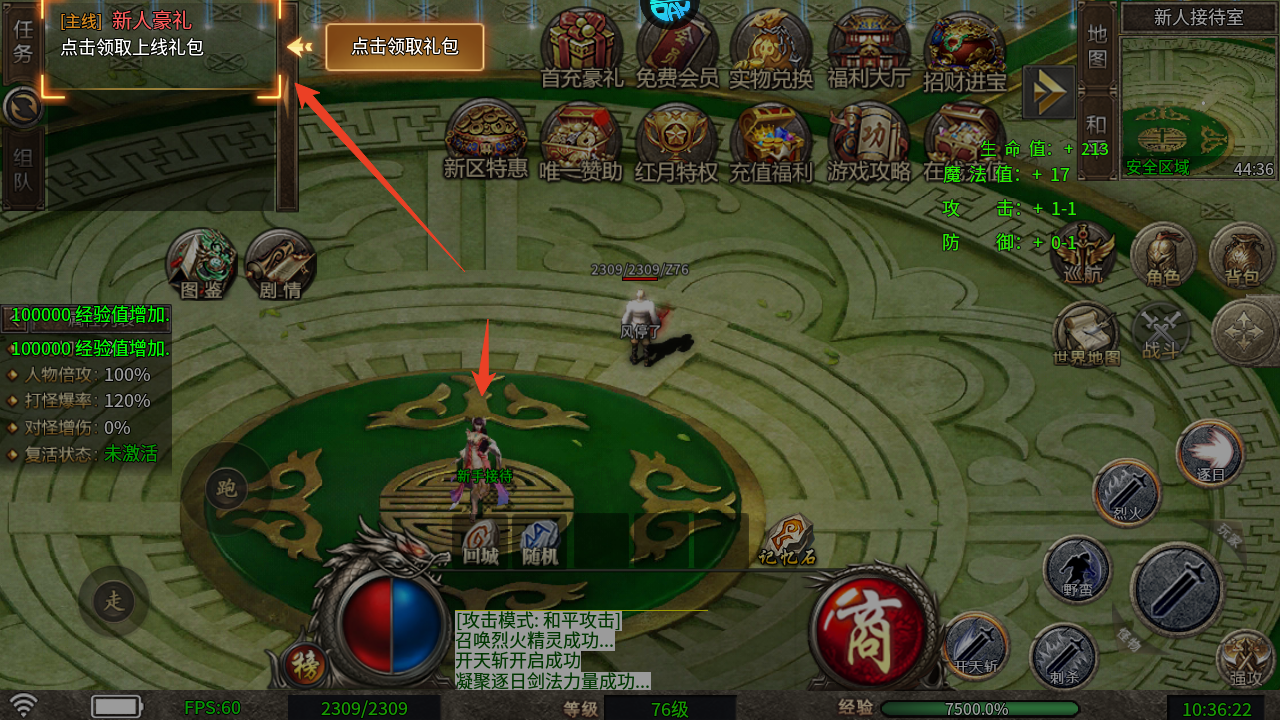This screenshot has height=720, width=1280.
Task: Select the 任务 quest tab
Action: click(22, 42)
